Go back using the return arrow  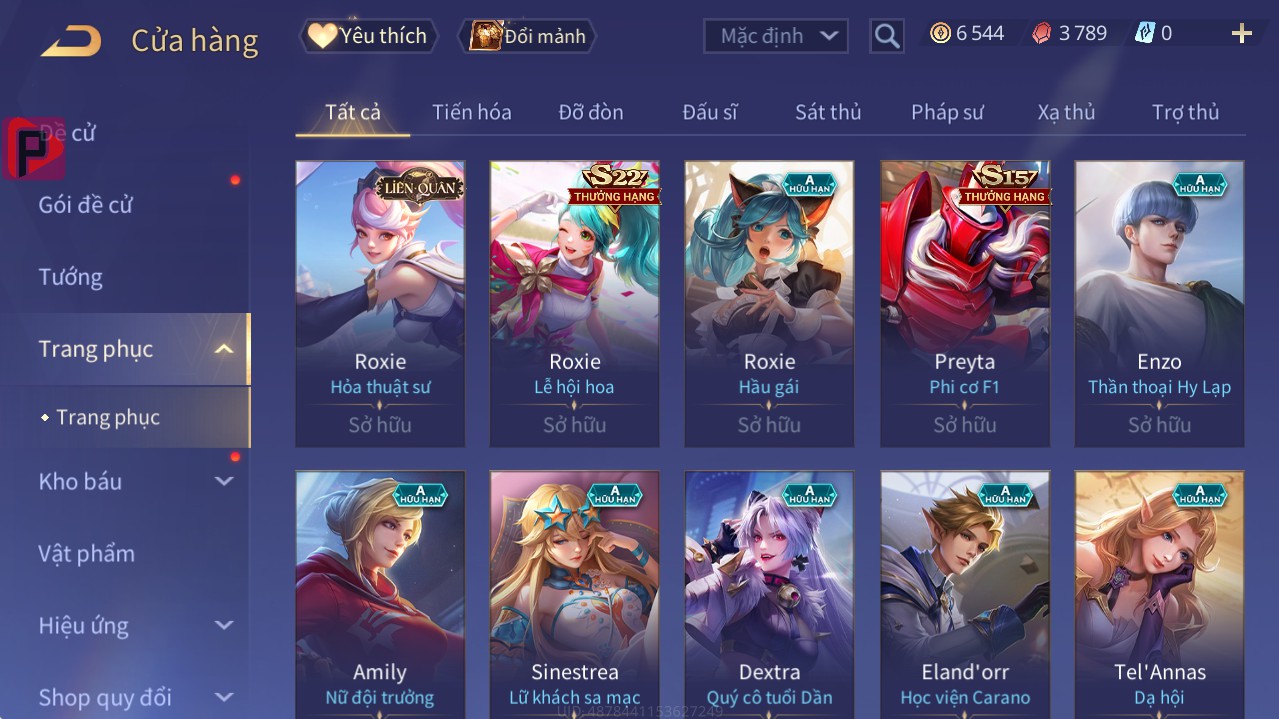(x=70, y=41)
